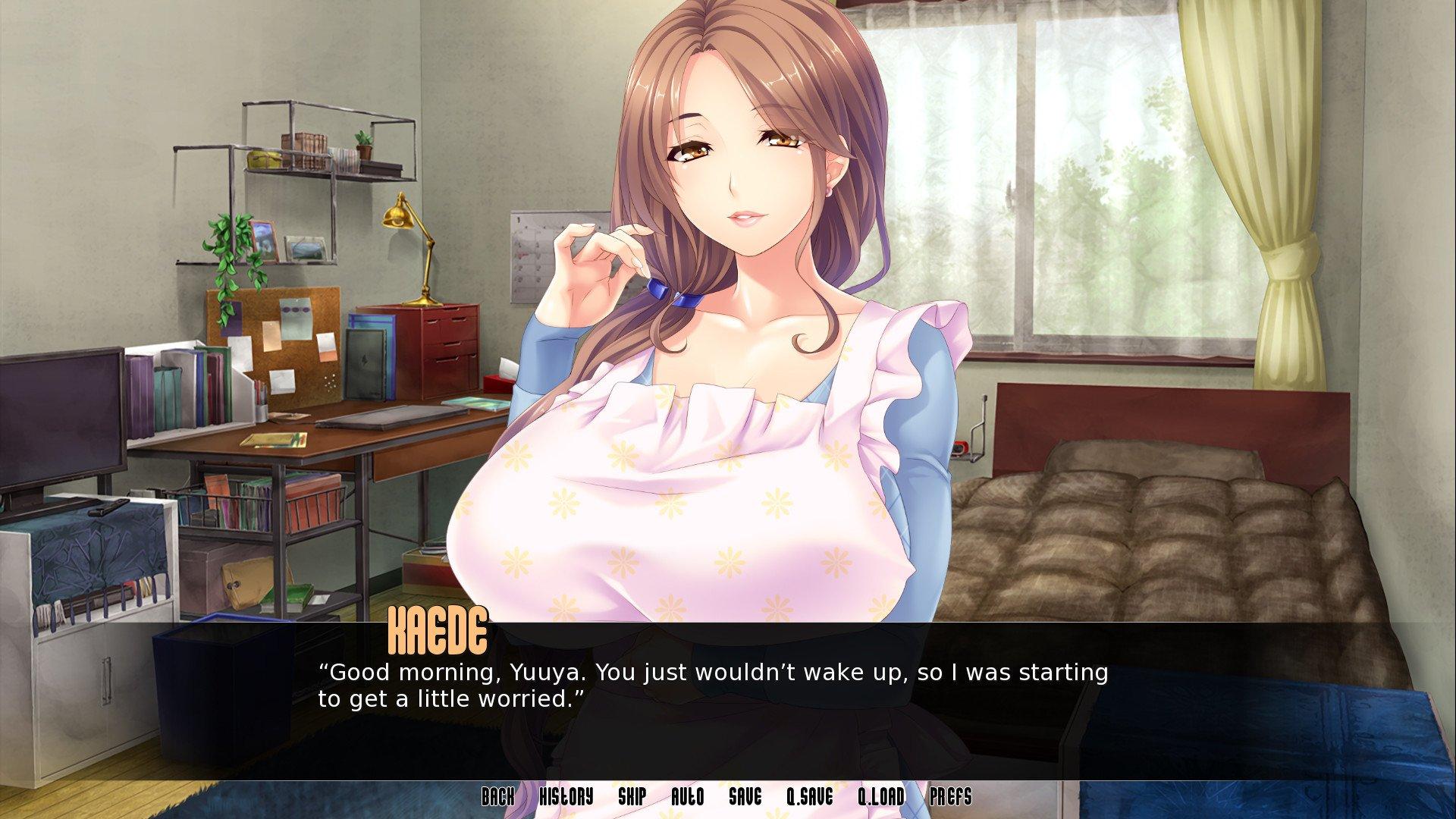Enable Skip mode to fast-forward dialogue
This screenshot has height=819, width=1456.
(x=633, y=797)
